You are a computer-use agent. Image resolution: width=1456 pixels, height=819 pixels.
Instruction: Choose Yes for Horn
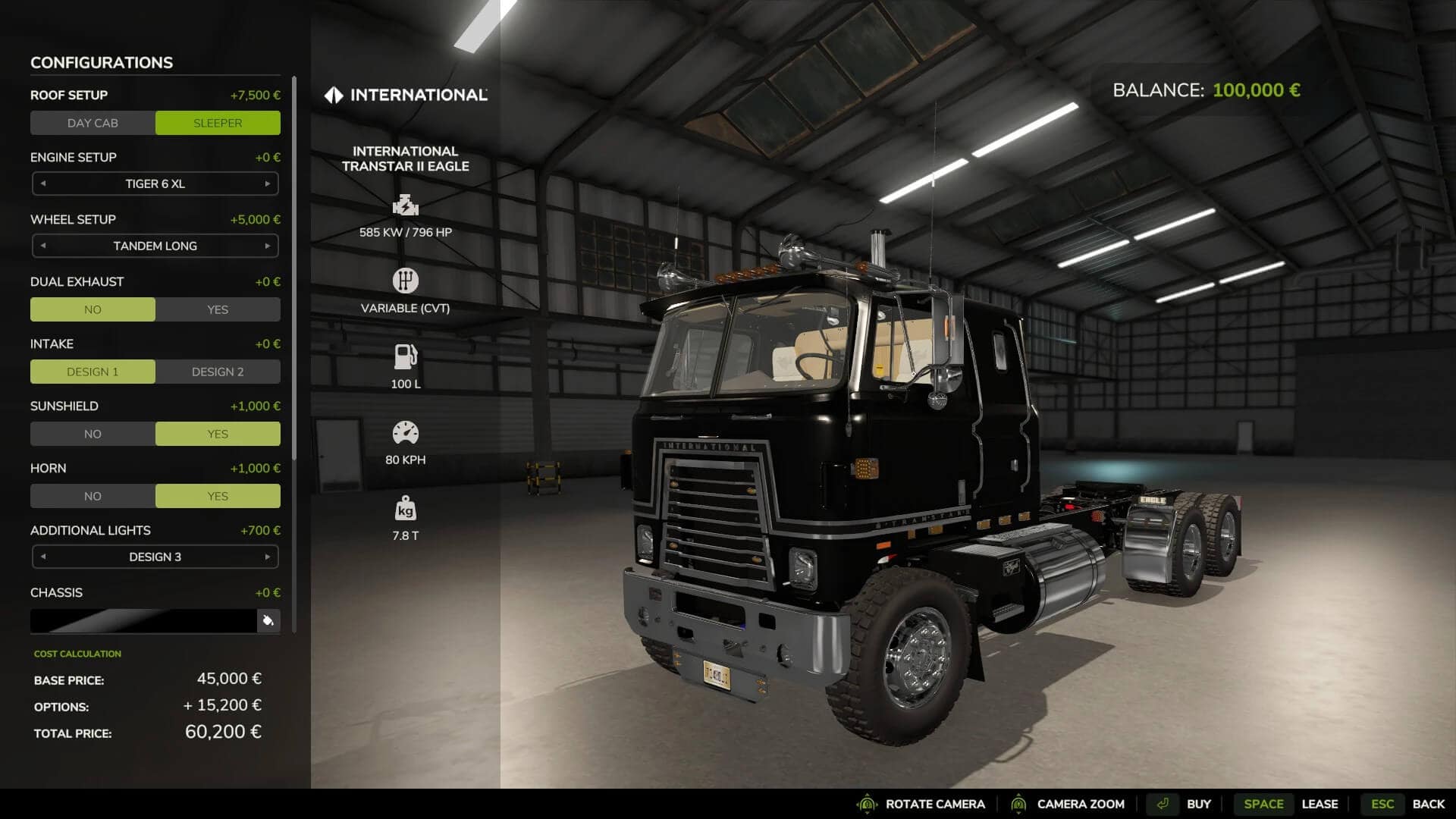click(218, 496)
